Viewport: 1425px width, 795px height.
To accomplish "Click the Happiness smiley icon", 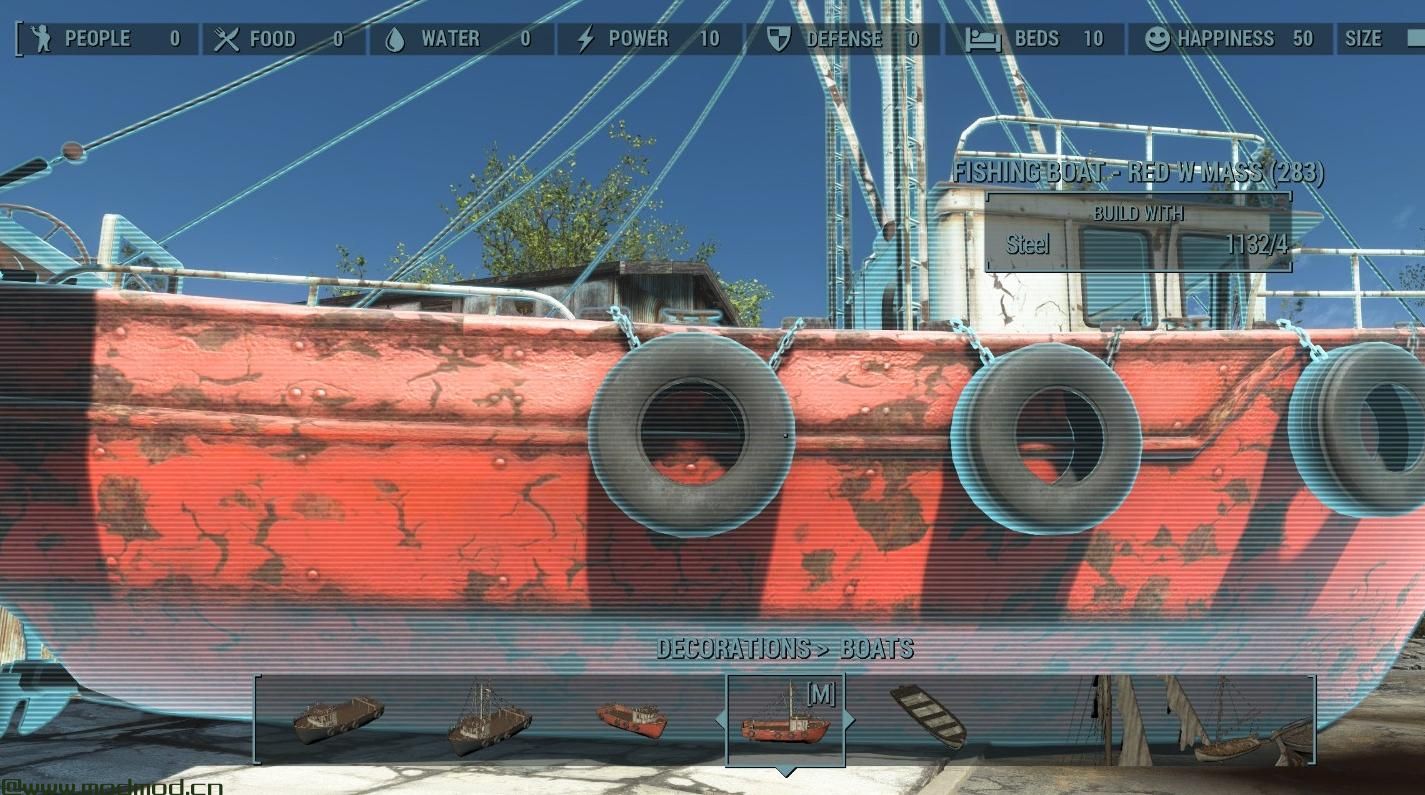I will tap(1157, 39).
